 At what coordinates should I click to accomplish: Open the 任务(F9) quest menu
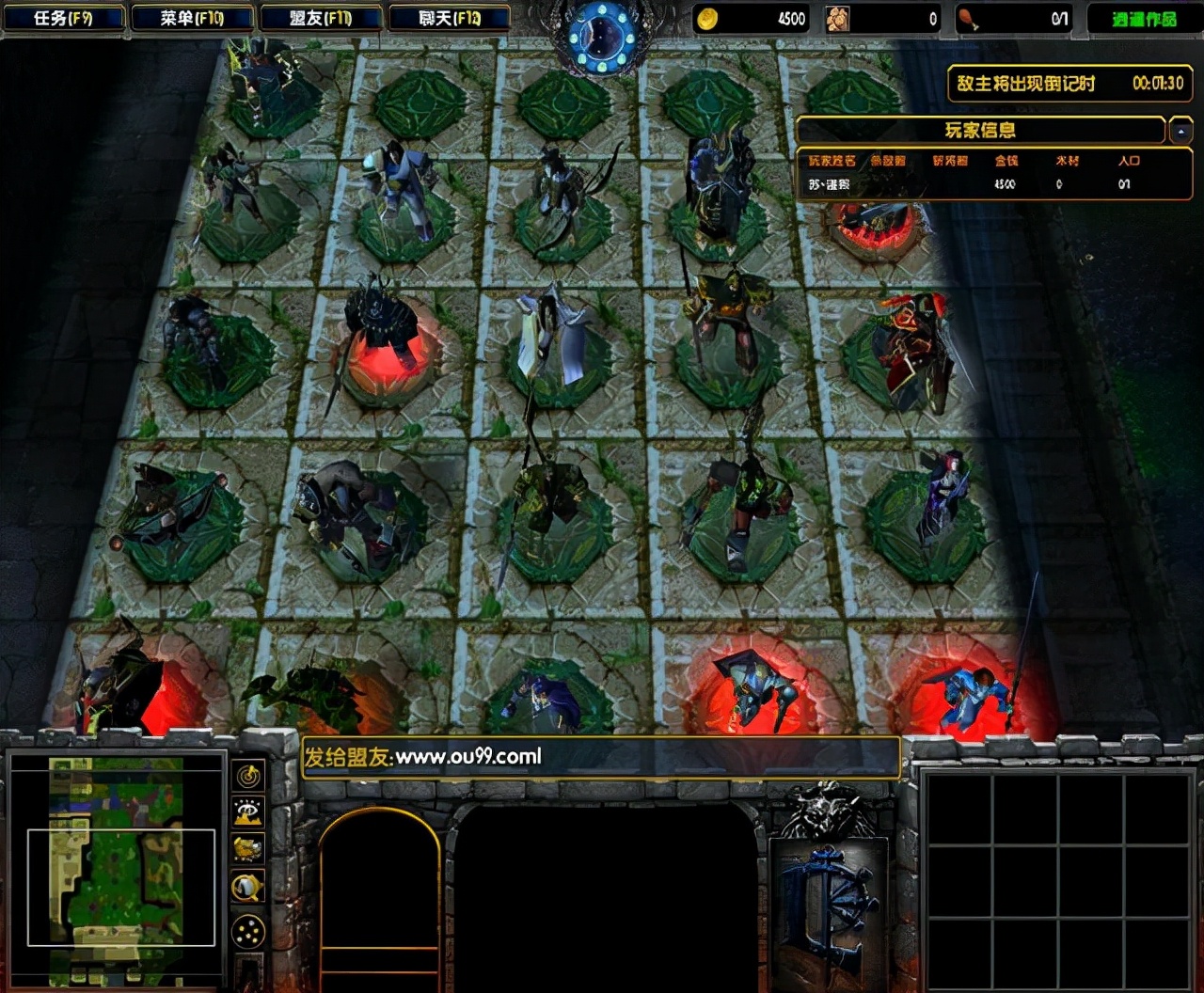click(x=64, y=16)
